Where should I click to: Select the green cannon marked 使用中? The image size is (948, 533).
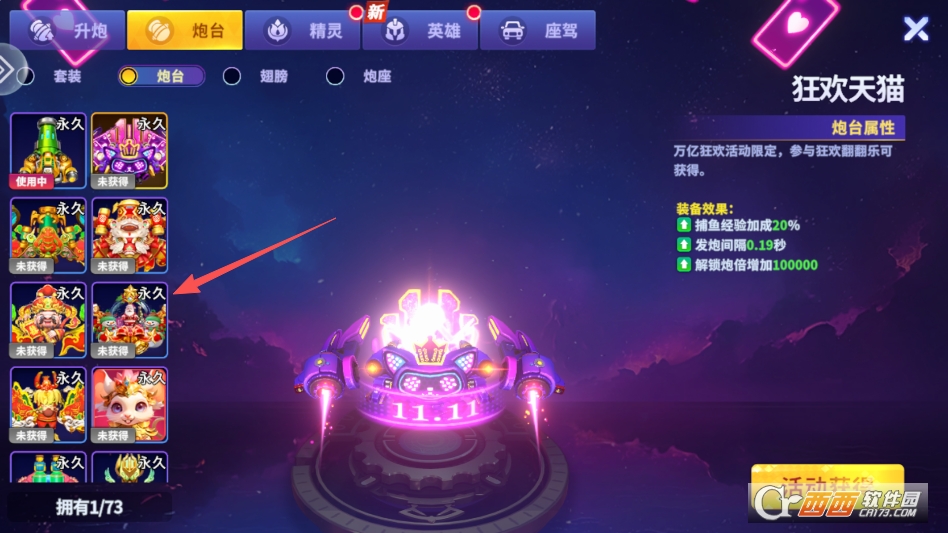pyautogui.click(x=48, y=150)
